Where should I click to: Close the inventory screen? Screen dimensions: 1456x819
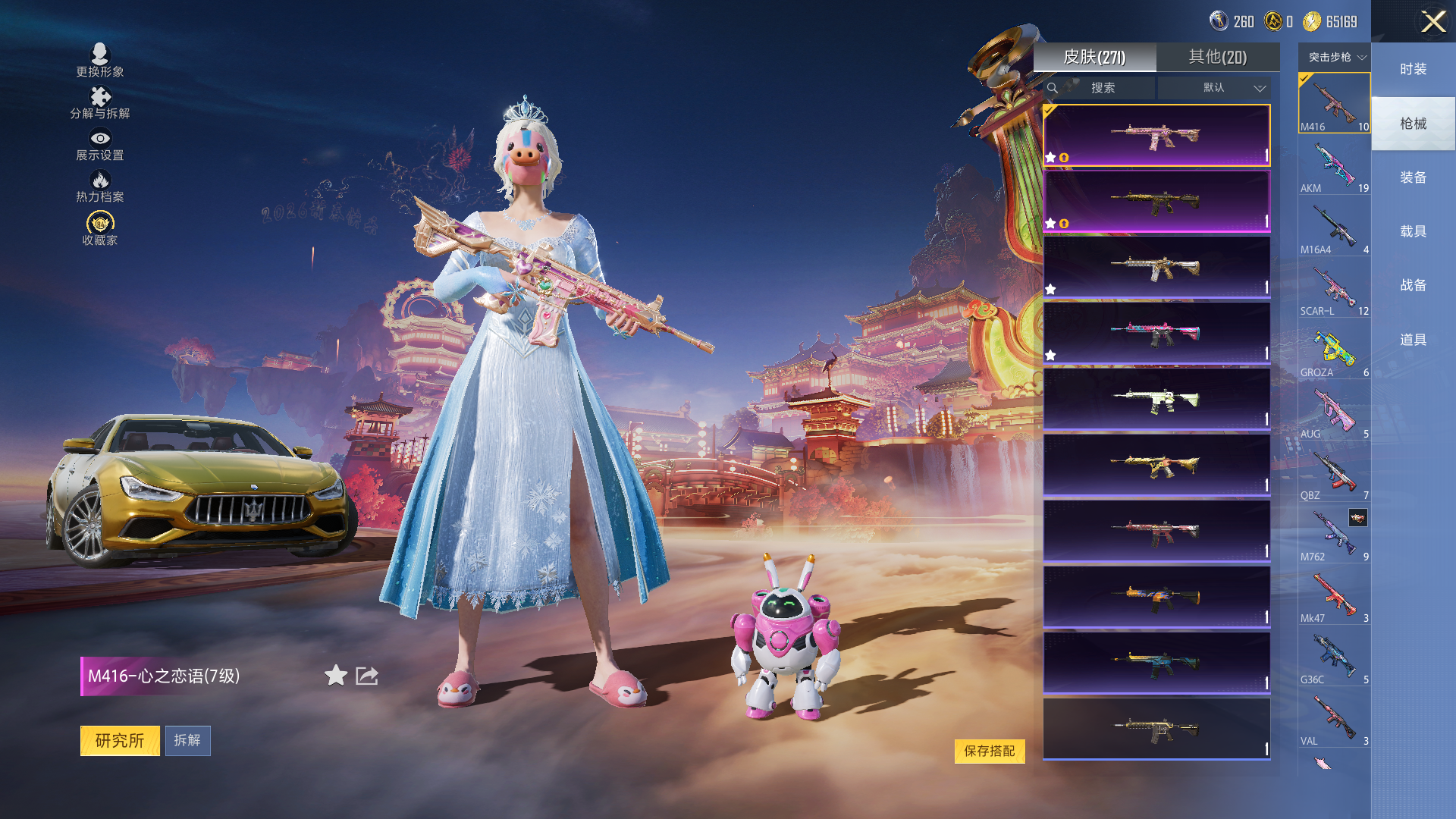click(1432, 21)
